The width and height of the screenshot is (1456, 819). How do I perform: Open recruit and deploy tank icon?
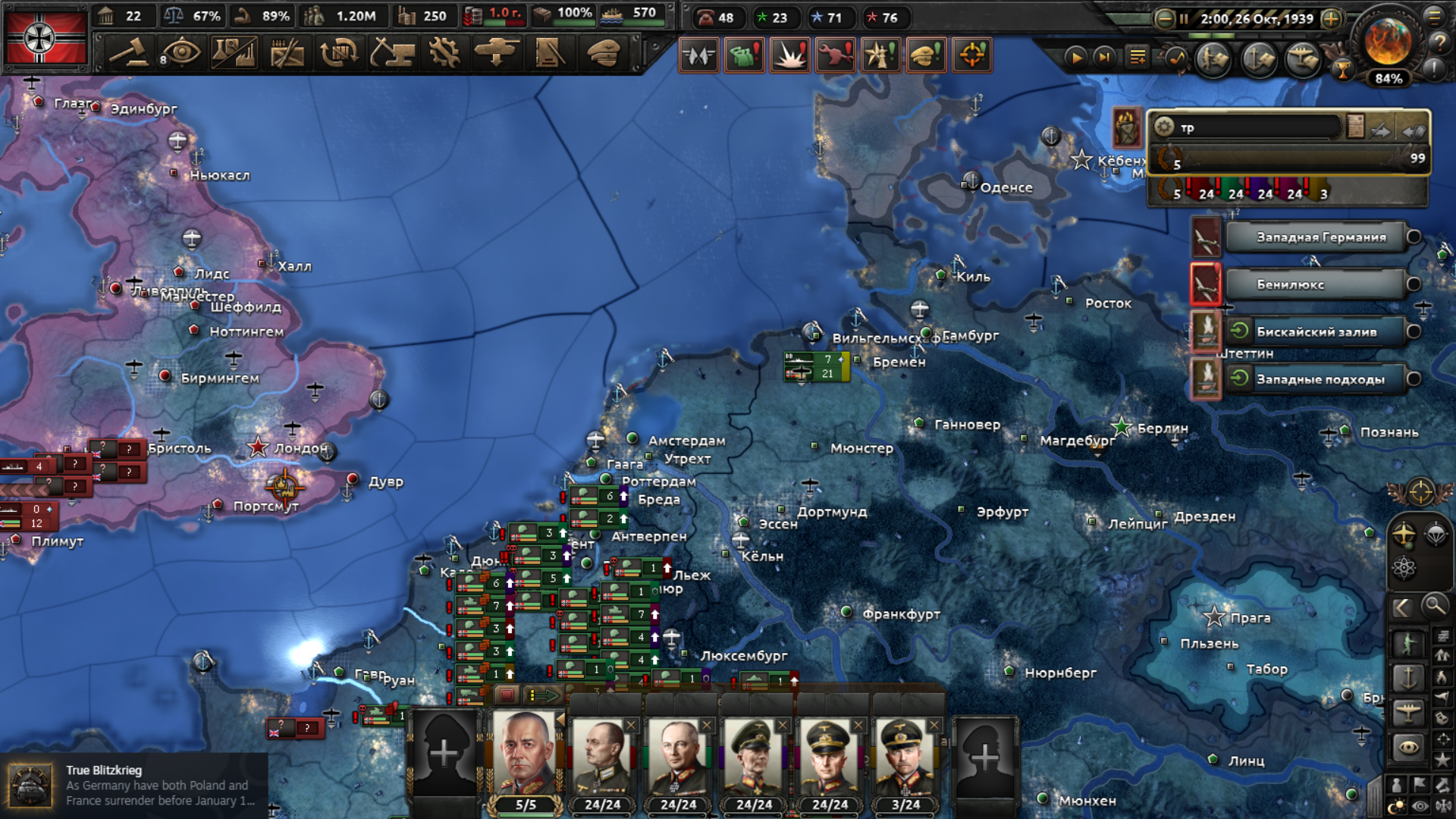496,54
